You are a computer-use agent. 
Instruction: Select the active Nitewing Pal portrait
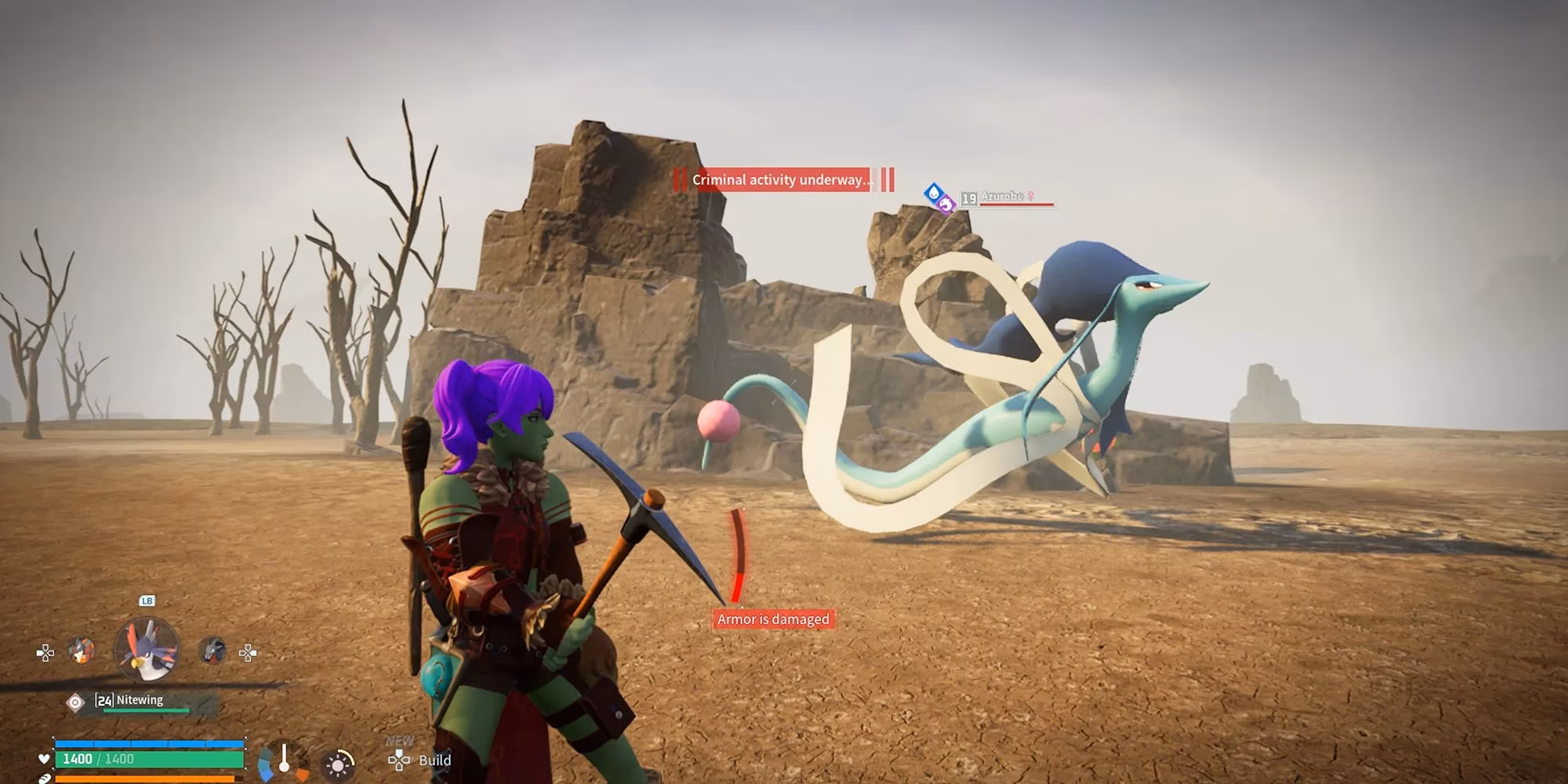tap(147, 650)
